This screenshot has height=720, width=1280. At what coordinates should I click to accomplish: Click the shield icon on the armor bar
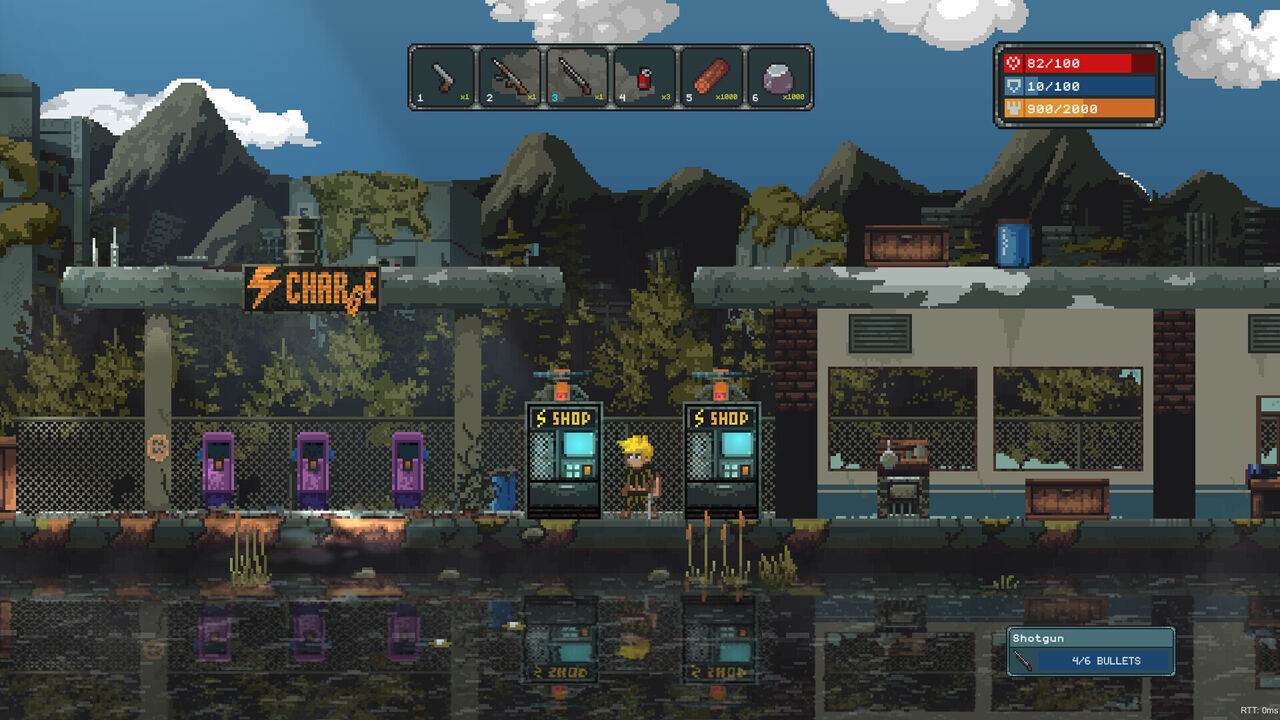pos(1013,86)
